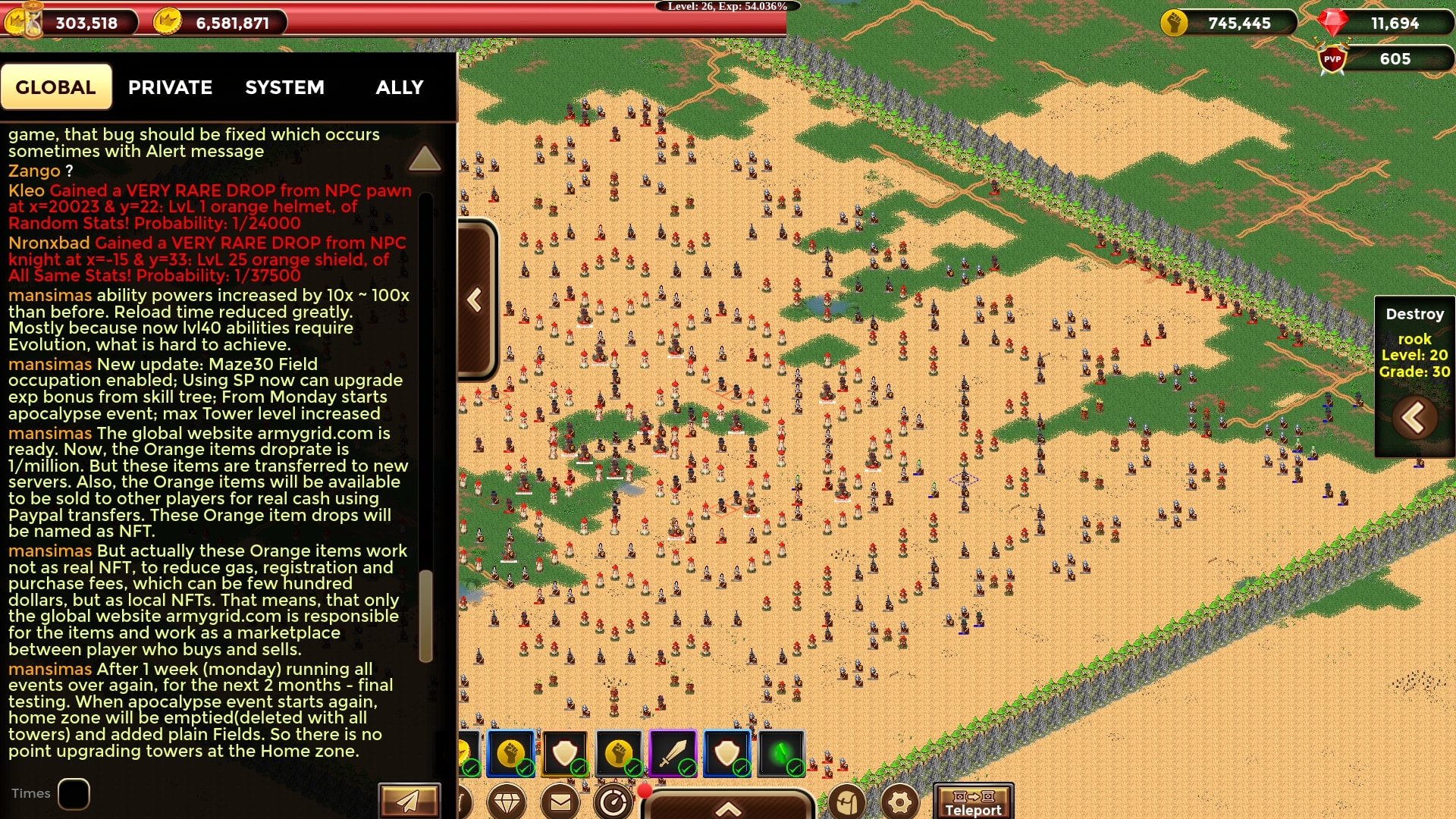1456x819 pixels.
Task: Click the PVP shield badge
Action: 1332,59
